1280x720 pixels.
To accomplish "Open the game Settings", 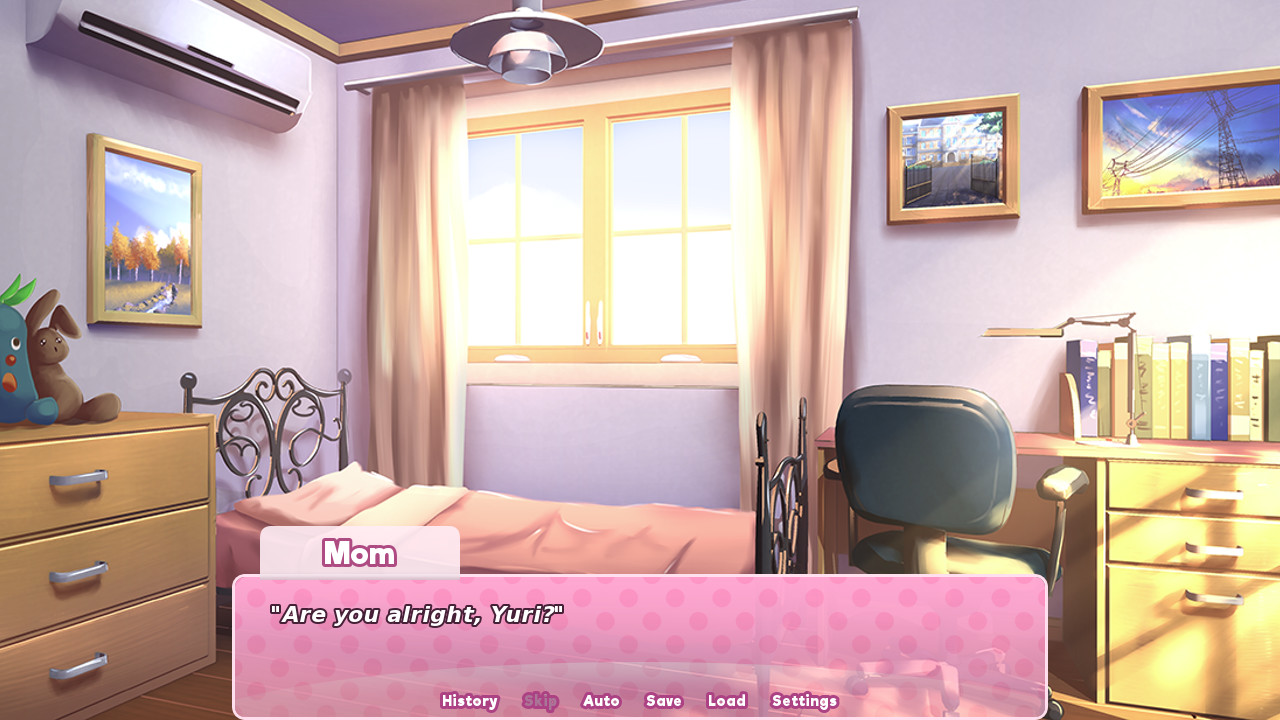I will (804, 701).
